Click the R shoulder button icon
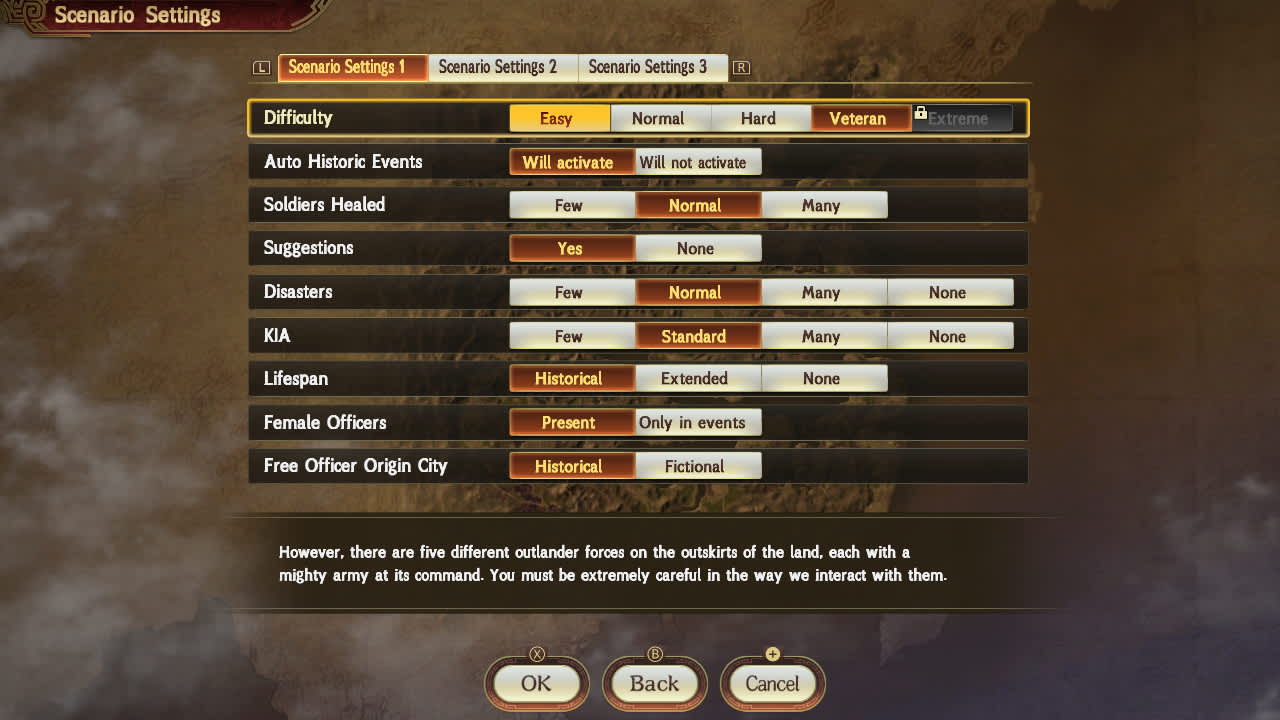This screenshot has height=720, width=1280. tap(740, 67)
